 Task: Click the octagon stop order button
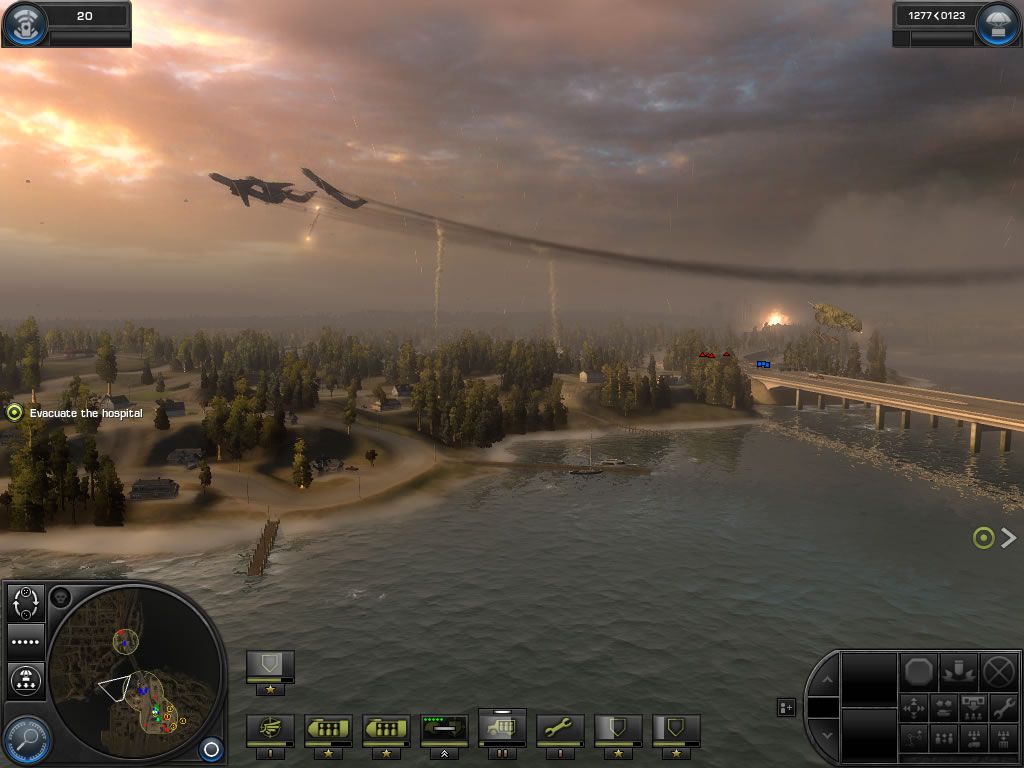click(919, 670)
